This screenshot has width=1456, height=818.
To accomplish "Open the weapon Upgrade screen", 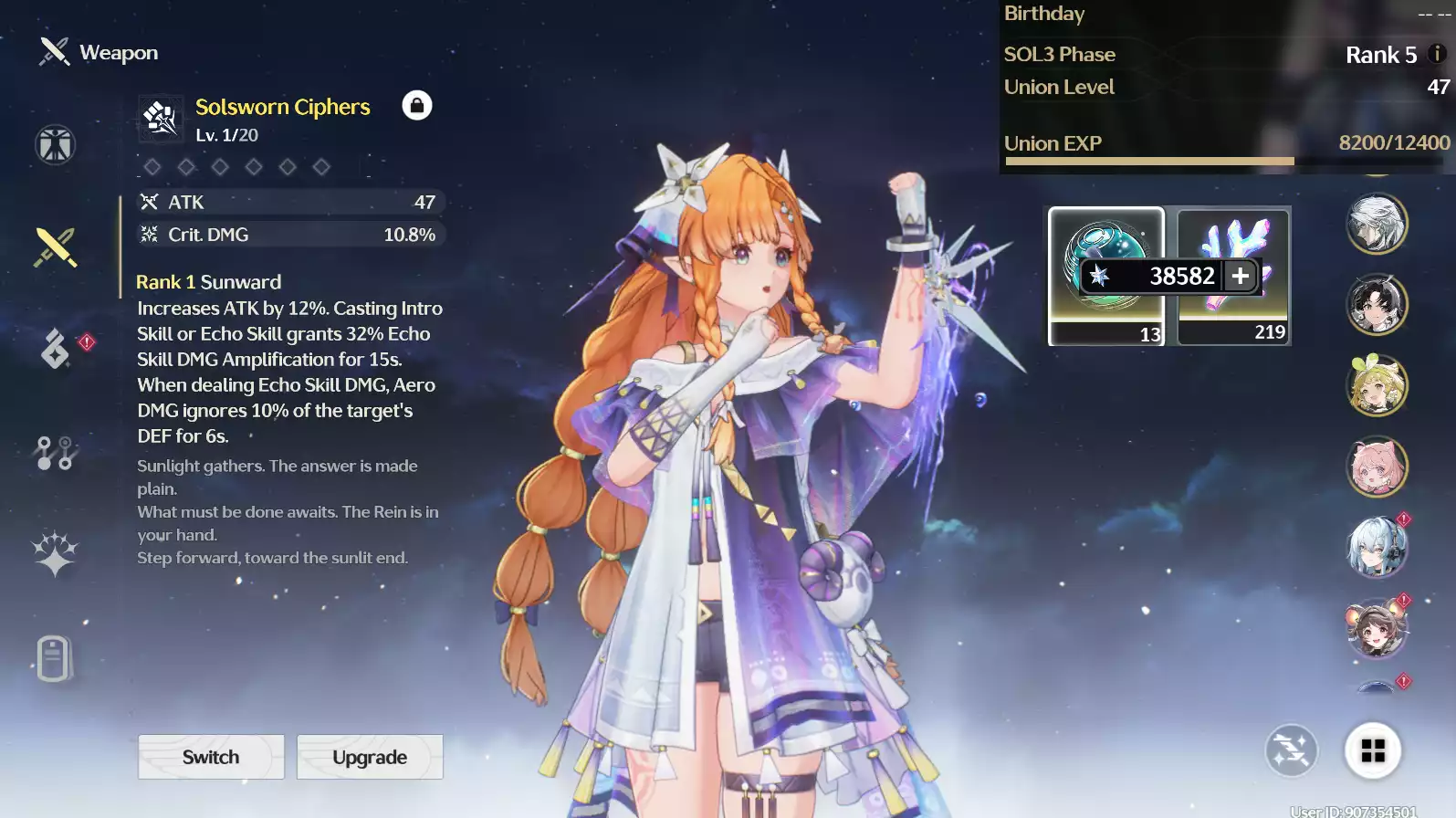I will click(x=370, y=757).
